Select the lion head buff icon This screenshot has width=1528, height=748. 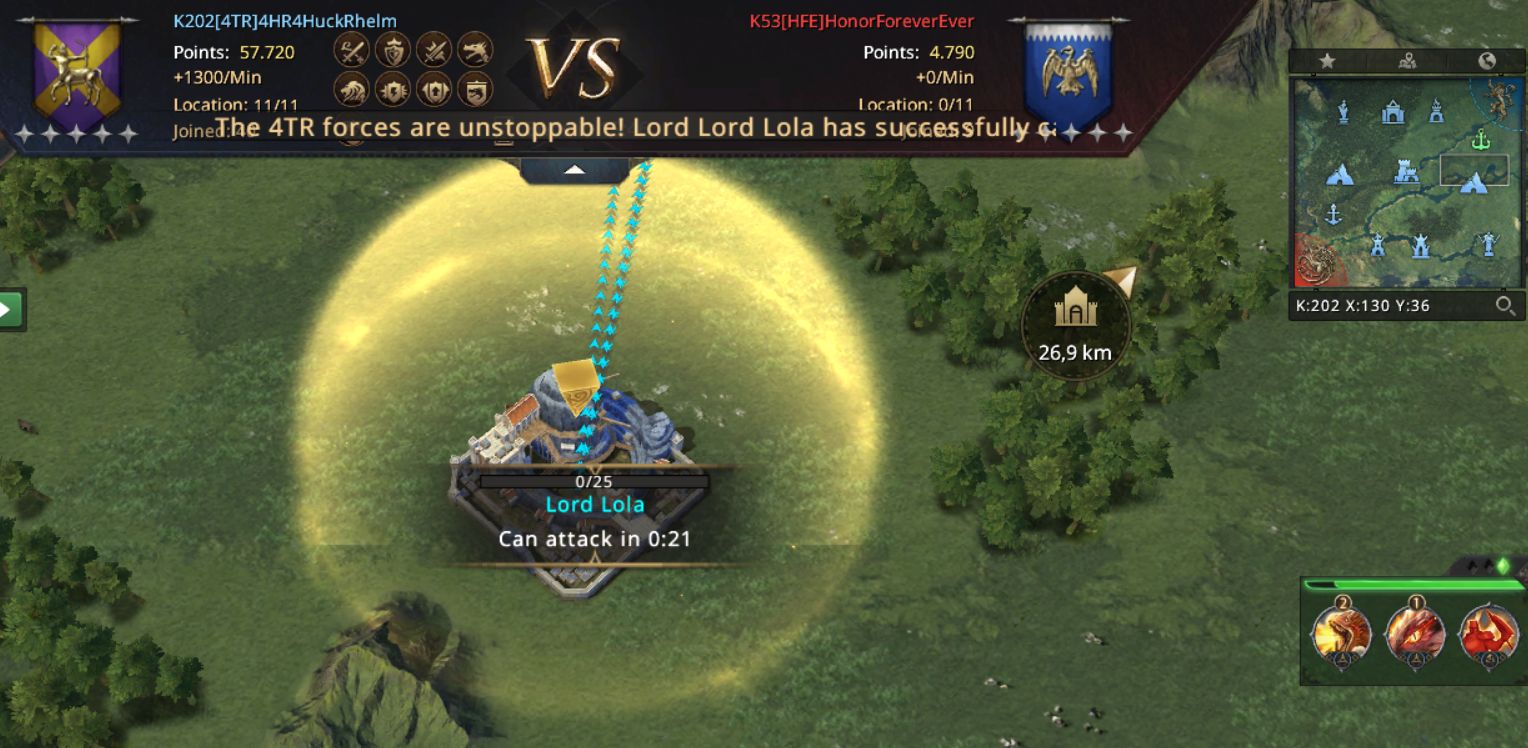point(351,90)
